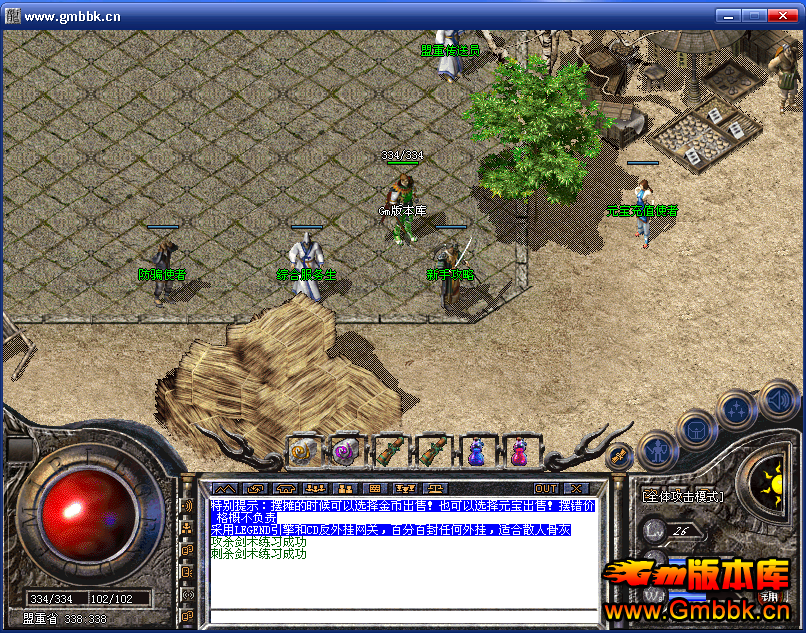
Task: Switch the attack mode label
Action: (684, 496)
